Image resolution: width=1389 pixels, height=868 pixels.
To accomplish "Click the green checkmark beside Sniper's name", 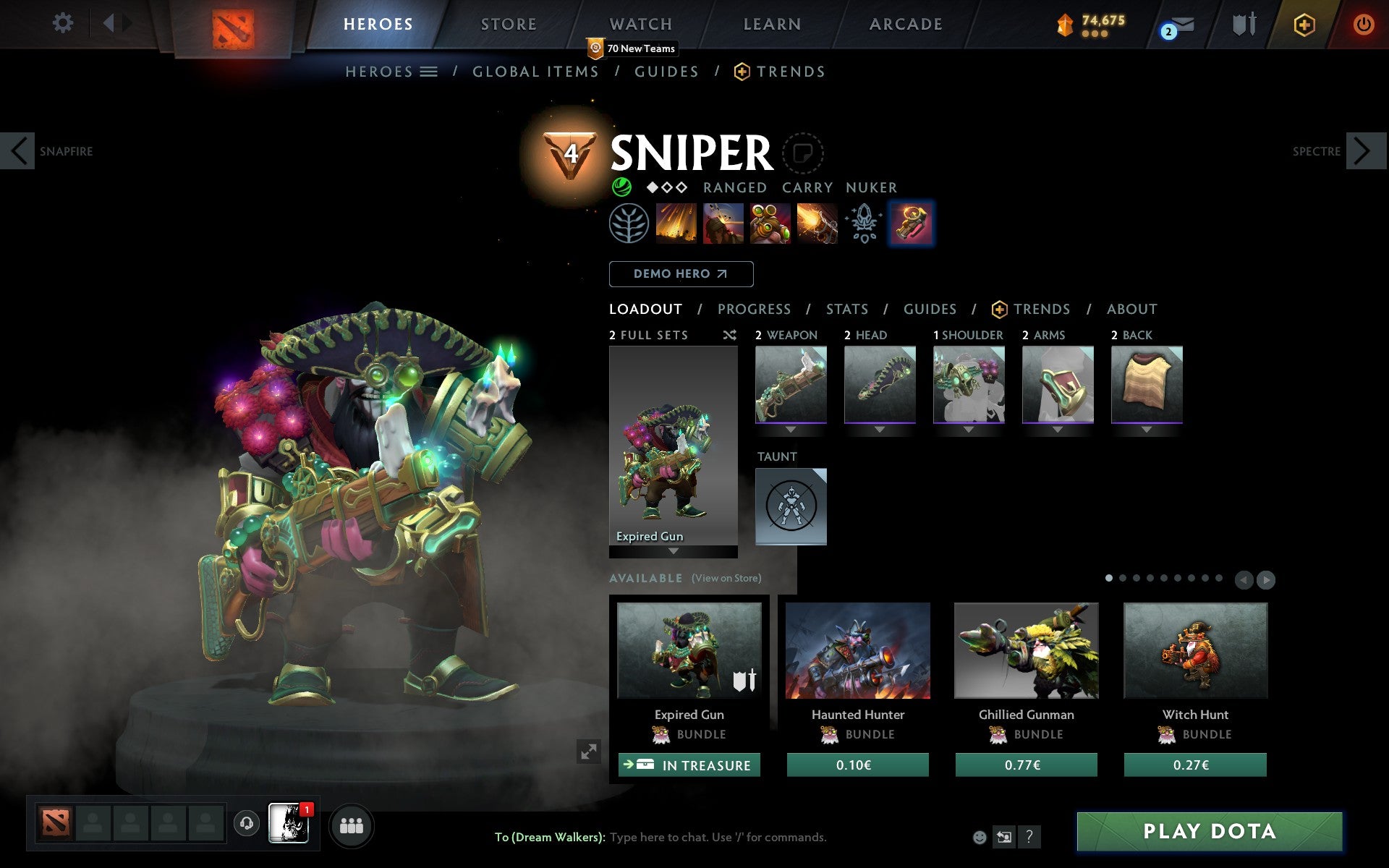I will point(621,187).
